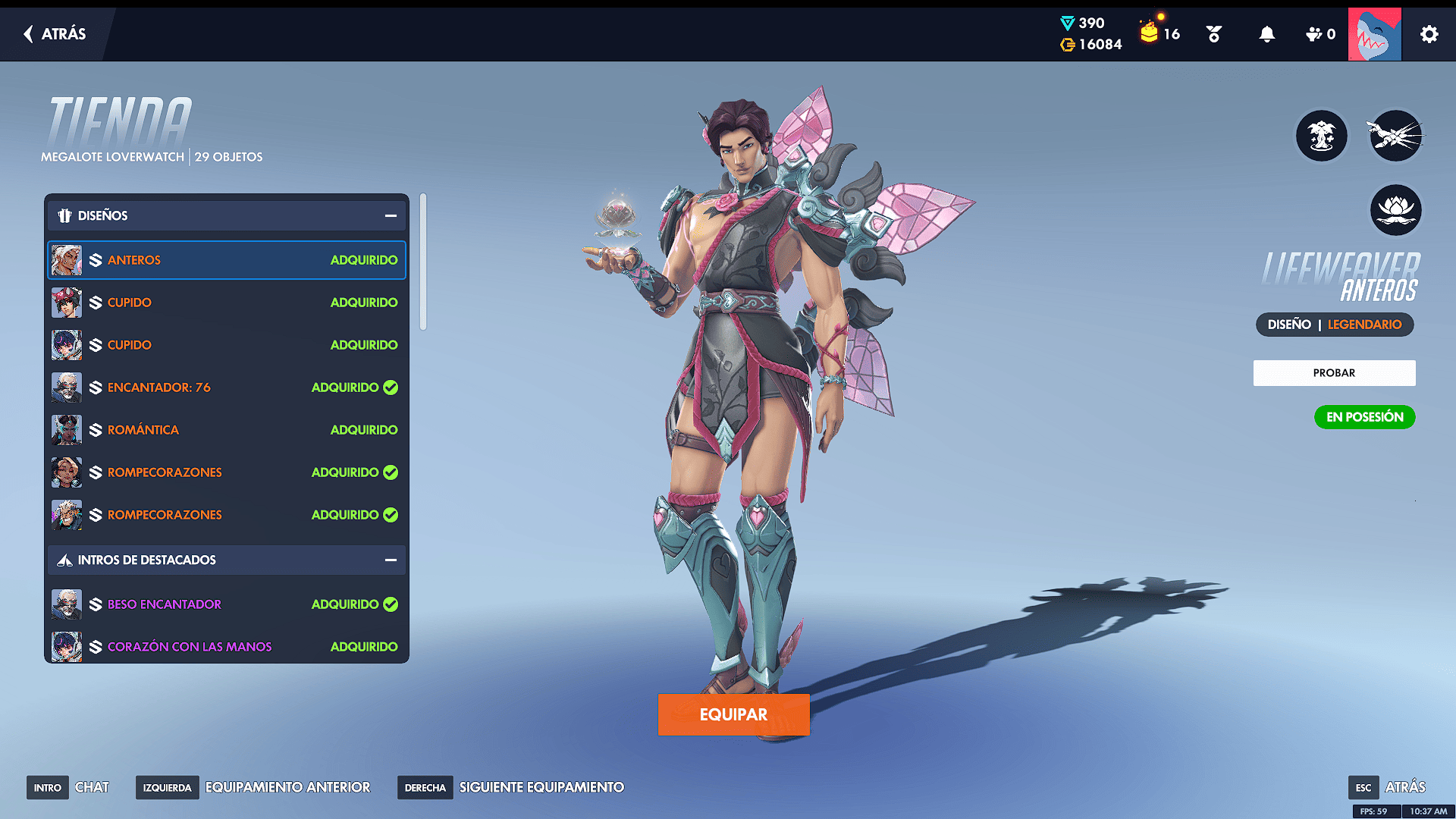Select the Romántica skin entry
The height and width of the screenshot is (819, 1456).
tap(226, 430)
